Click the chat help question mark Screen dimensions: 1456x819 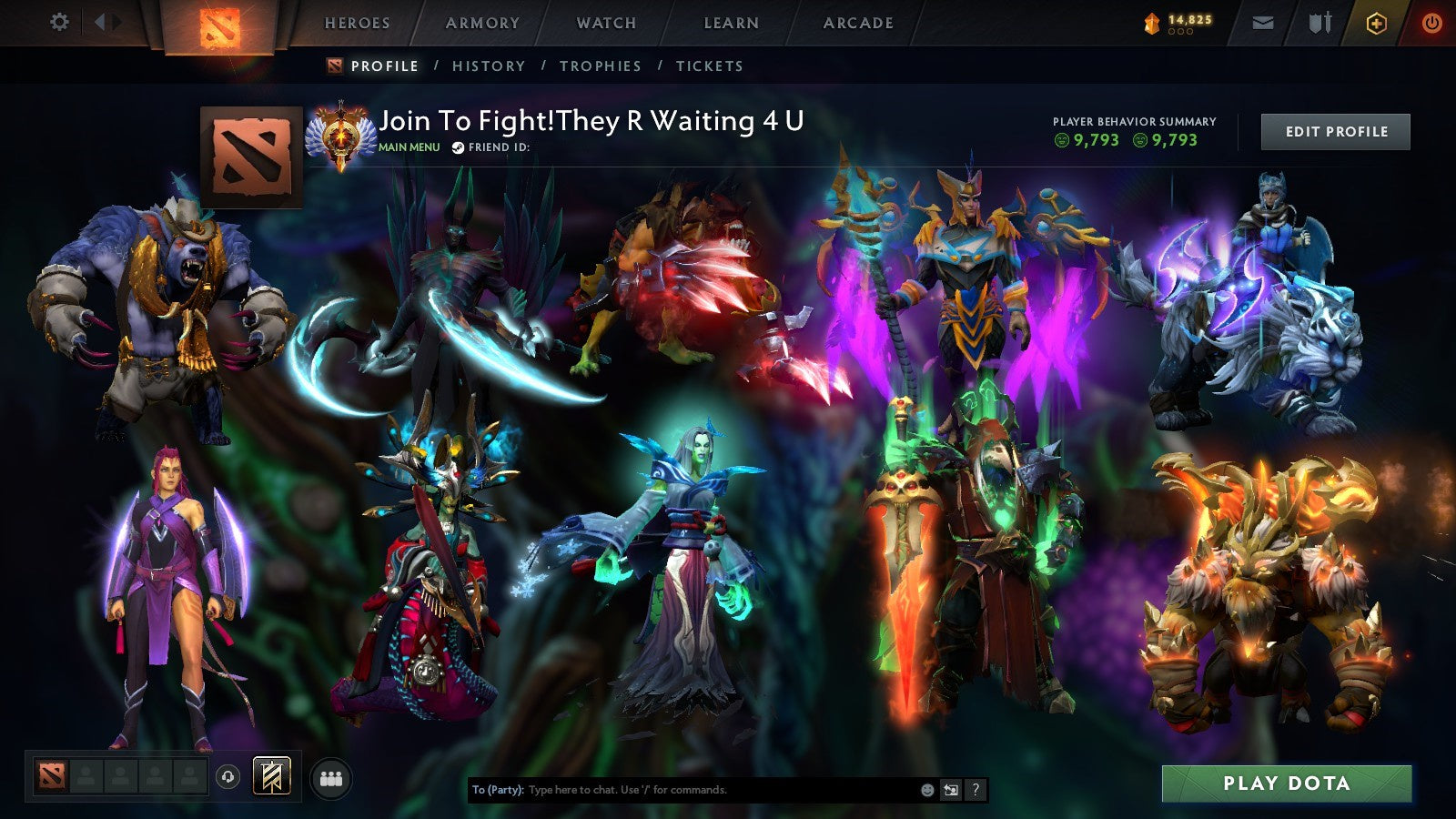pyautogui.click(x=976, y=791)
